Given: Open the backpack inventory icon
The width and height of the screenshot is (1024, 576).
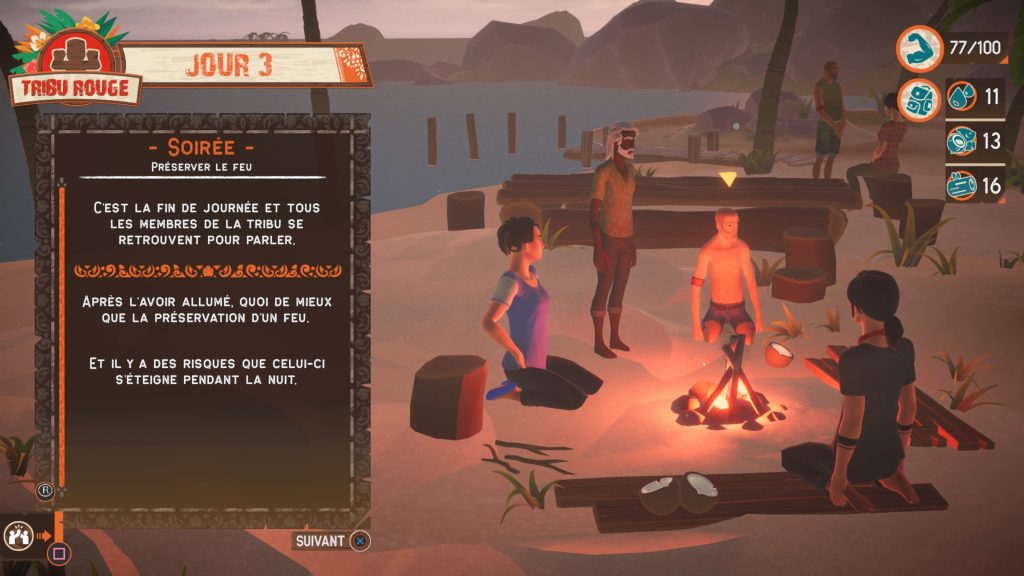Looking at the screenshot, I should [x=917, y=100].
